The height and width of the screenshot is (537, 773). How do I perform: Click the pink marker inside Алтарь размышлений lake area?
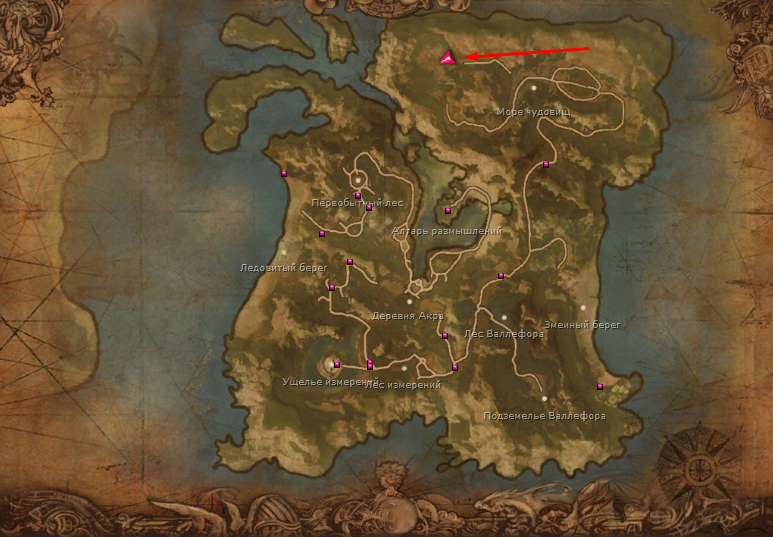click(448, 211)
